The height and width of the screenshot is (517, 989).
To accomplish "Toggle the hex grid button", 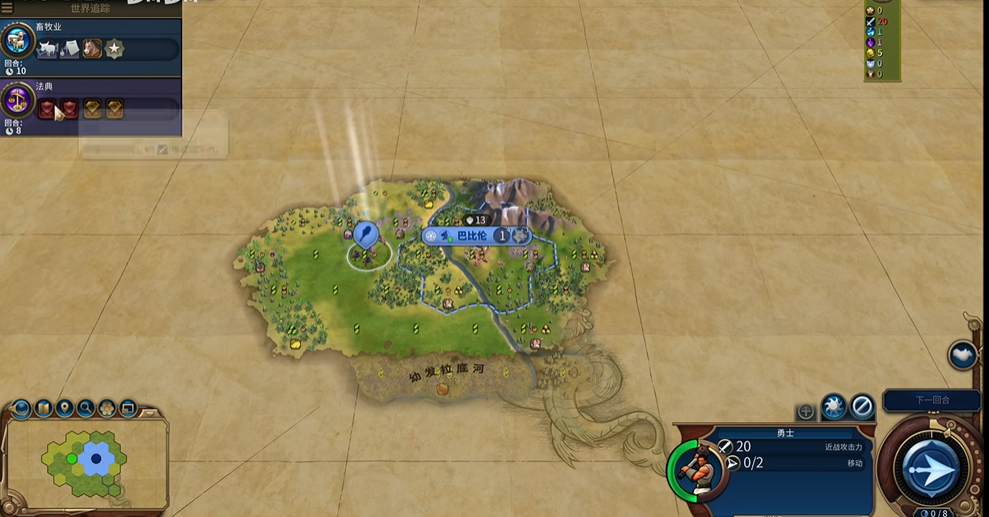I will (107, 408).
